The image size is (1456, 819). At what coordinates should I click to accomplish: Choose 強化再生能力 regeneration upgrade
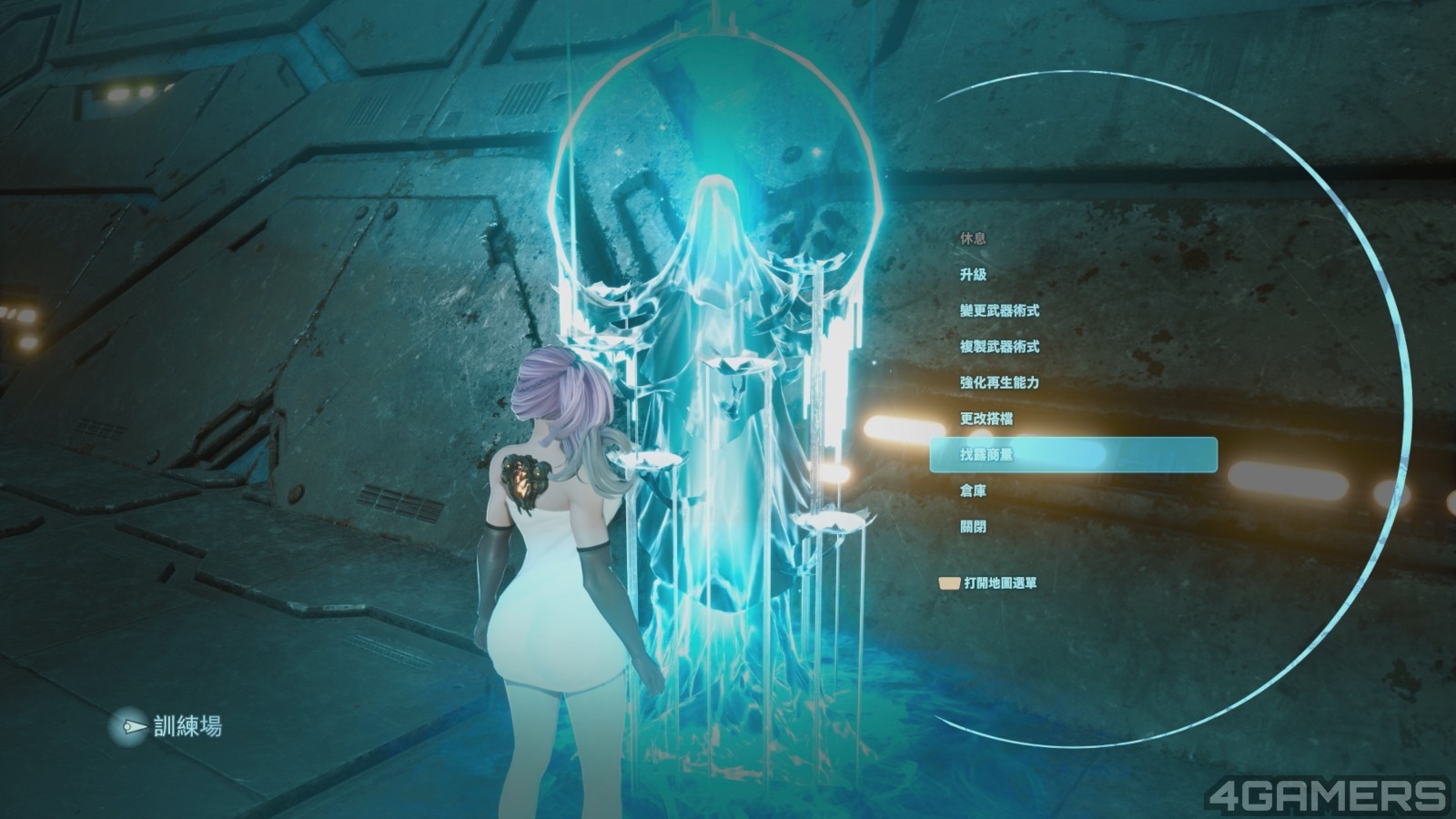(999, 384)
